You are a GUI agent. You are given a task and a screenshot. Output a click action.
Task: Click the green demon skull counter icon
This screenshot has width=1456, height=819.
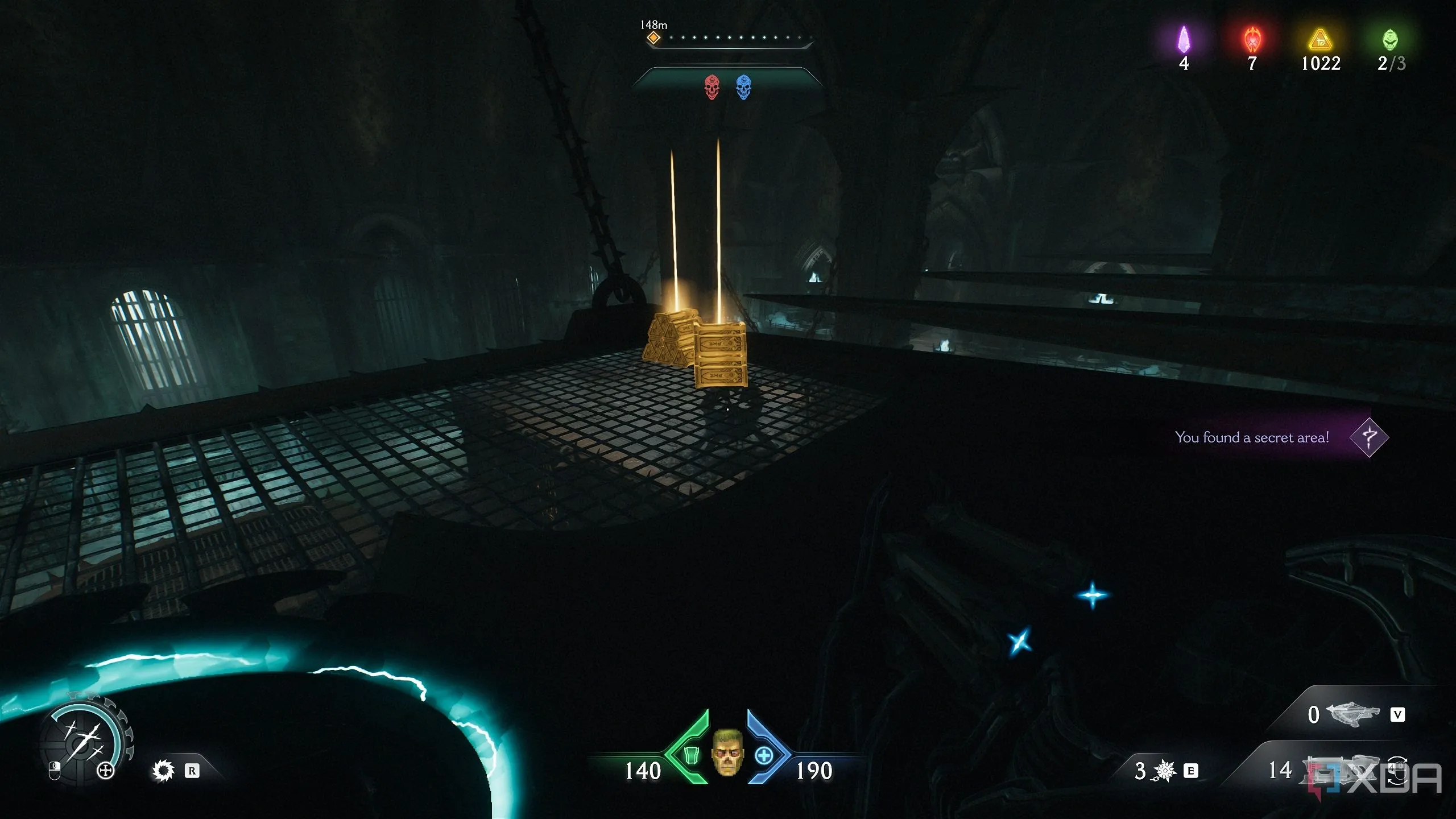click(x=1390, y=40)
